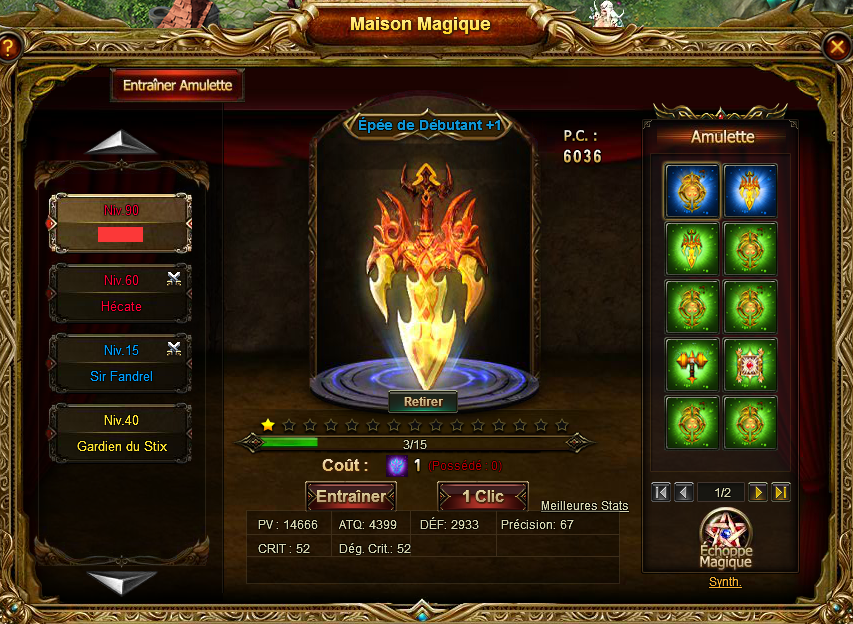Viewport: 853px width, 624px height.
Task: Close the Maison Magique window
Action: point(837,46)
